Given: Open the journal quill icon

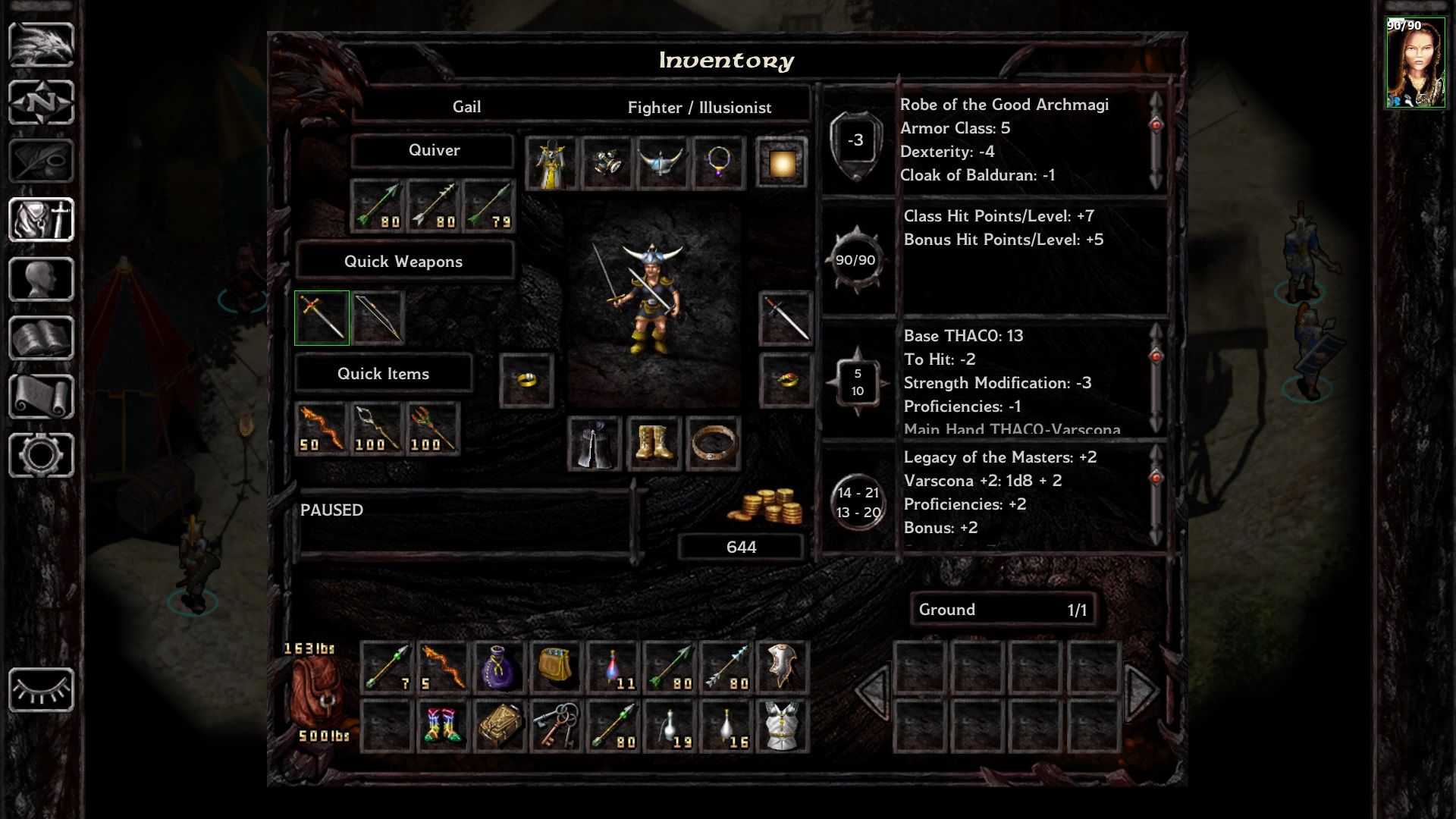Looking at the screenshot, I should [x=42, y=159].
